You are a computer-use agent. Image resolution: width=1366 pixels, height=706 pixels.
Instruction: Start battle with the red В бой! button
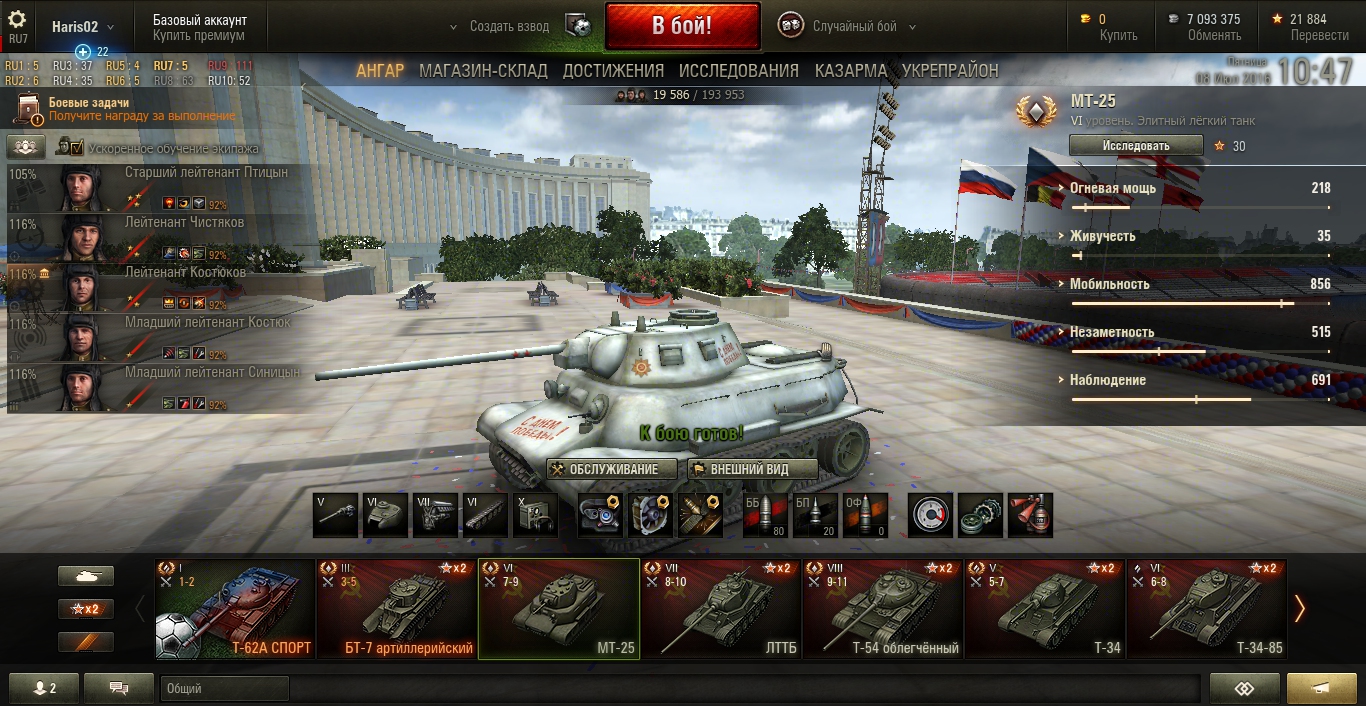click(682, 26)
